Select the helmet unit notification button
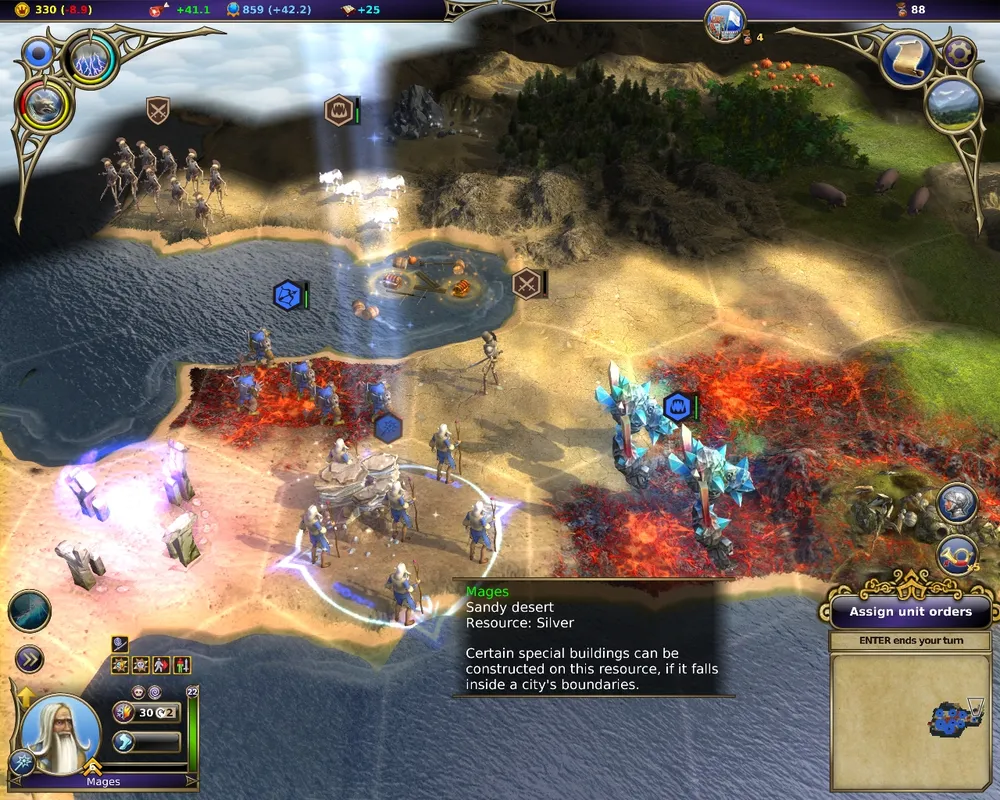This screenshot has height=800, width=1000. pyautogui.click(x=957, y=504)
